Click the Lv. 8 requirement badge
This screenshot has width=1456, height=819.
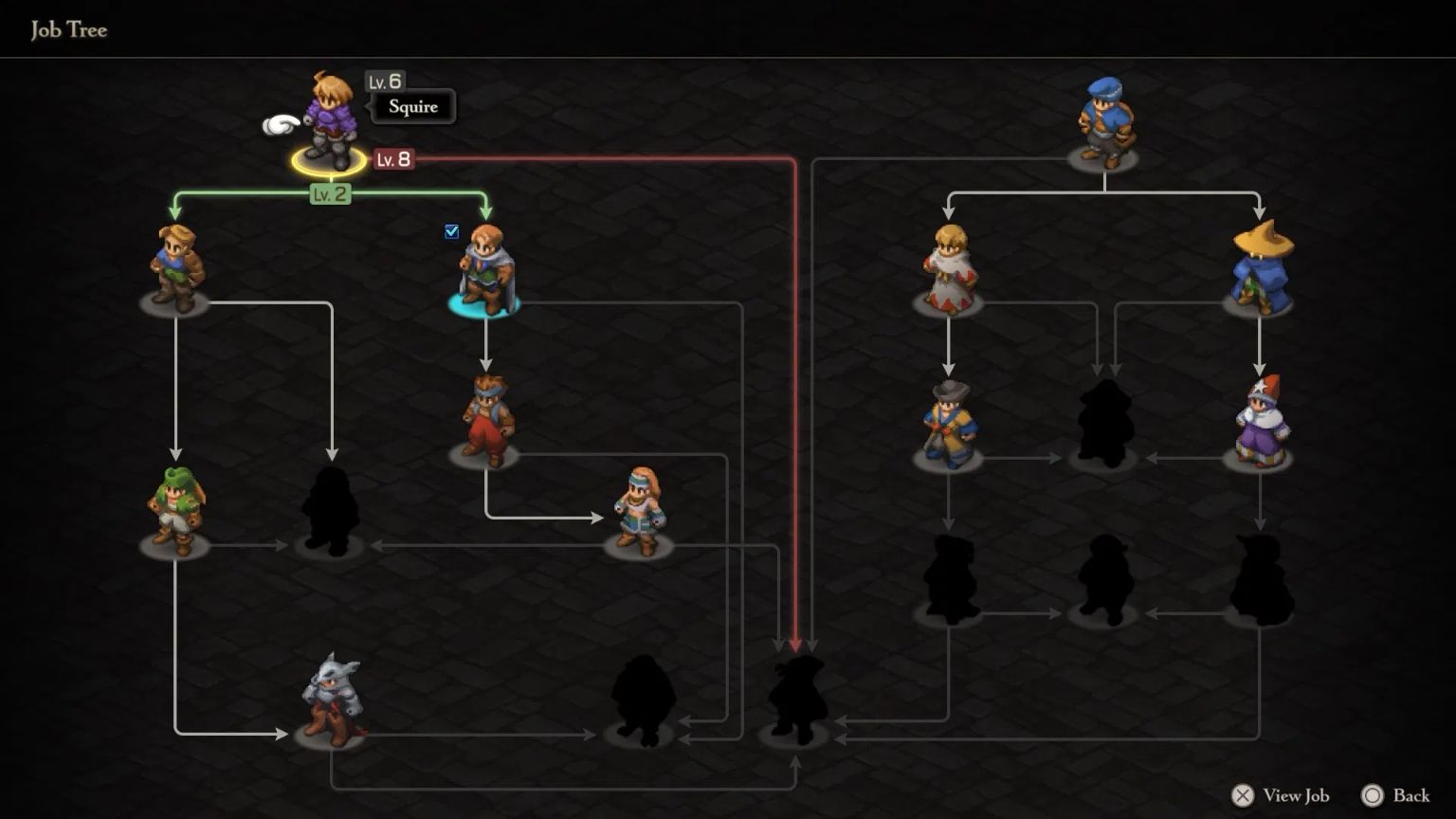391,160
